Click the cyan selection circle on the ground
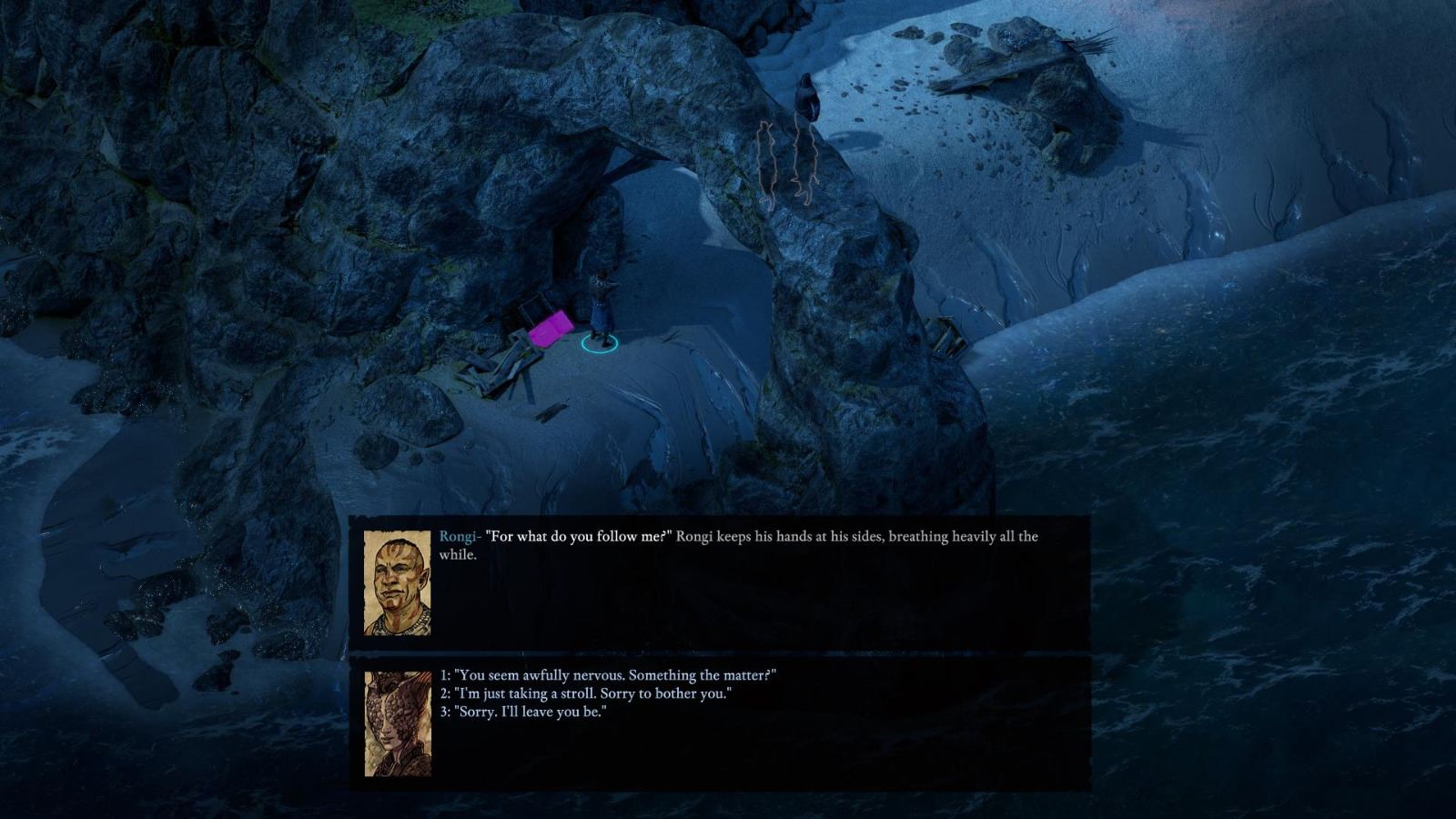Viewport: 1456px width, 819px height. 599,346
